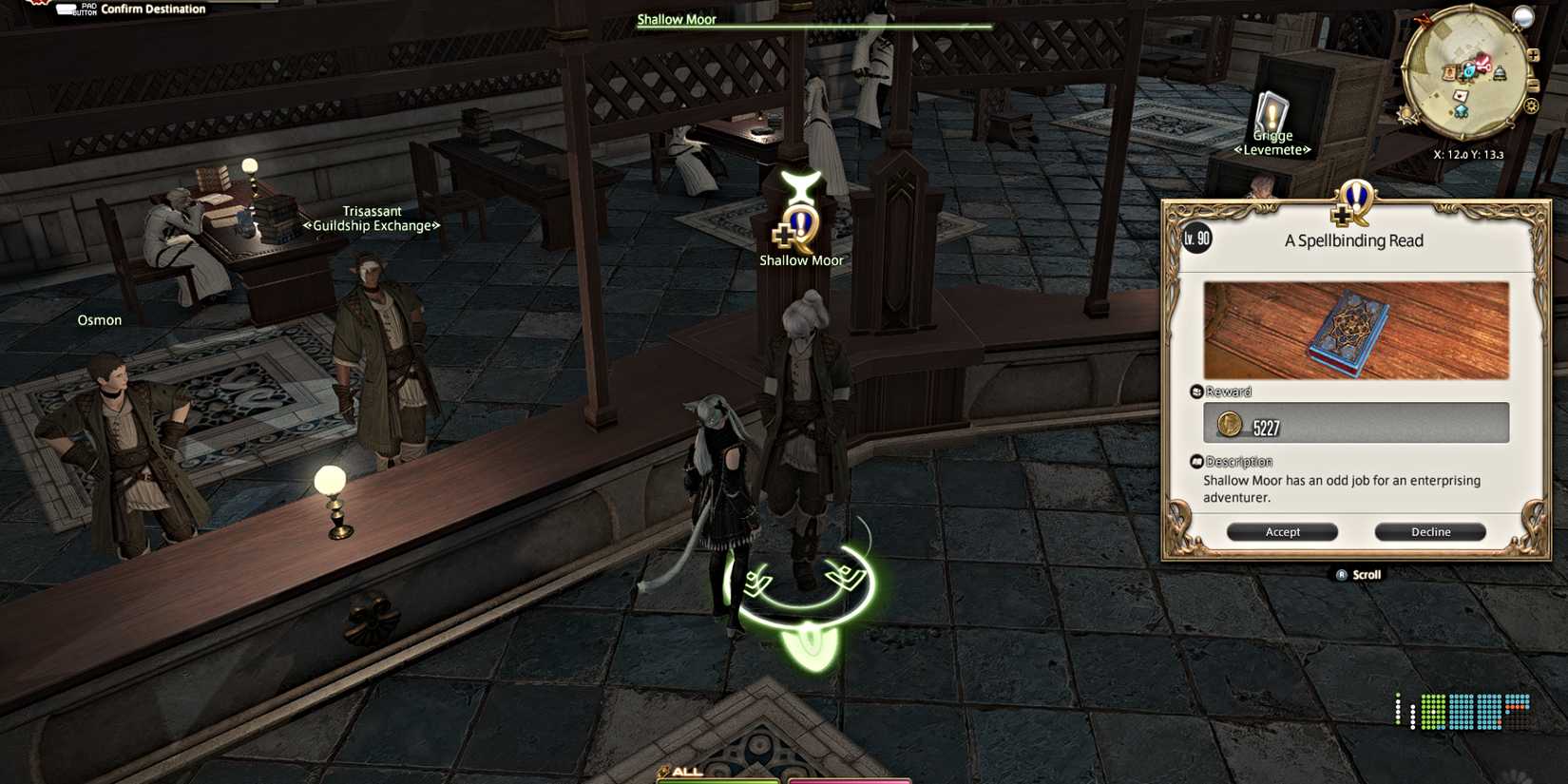This screenshot has width=1568, height=784.
Task: Zoom in on the minimap with the plus icon
Action: [1534, 55]
